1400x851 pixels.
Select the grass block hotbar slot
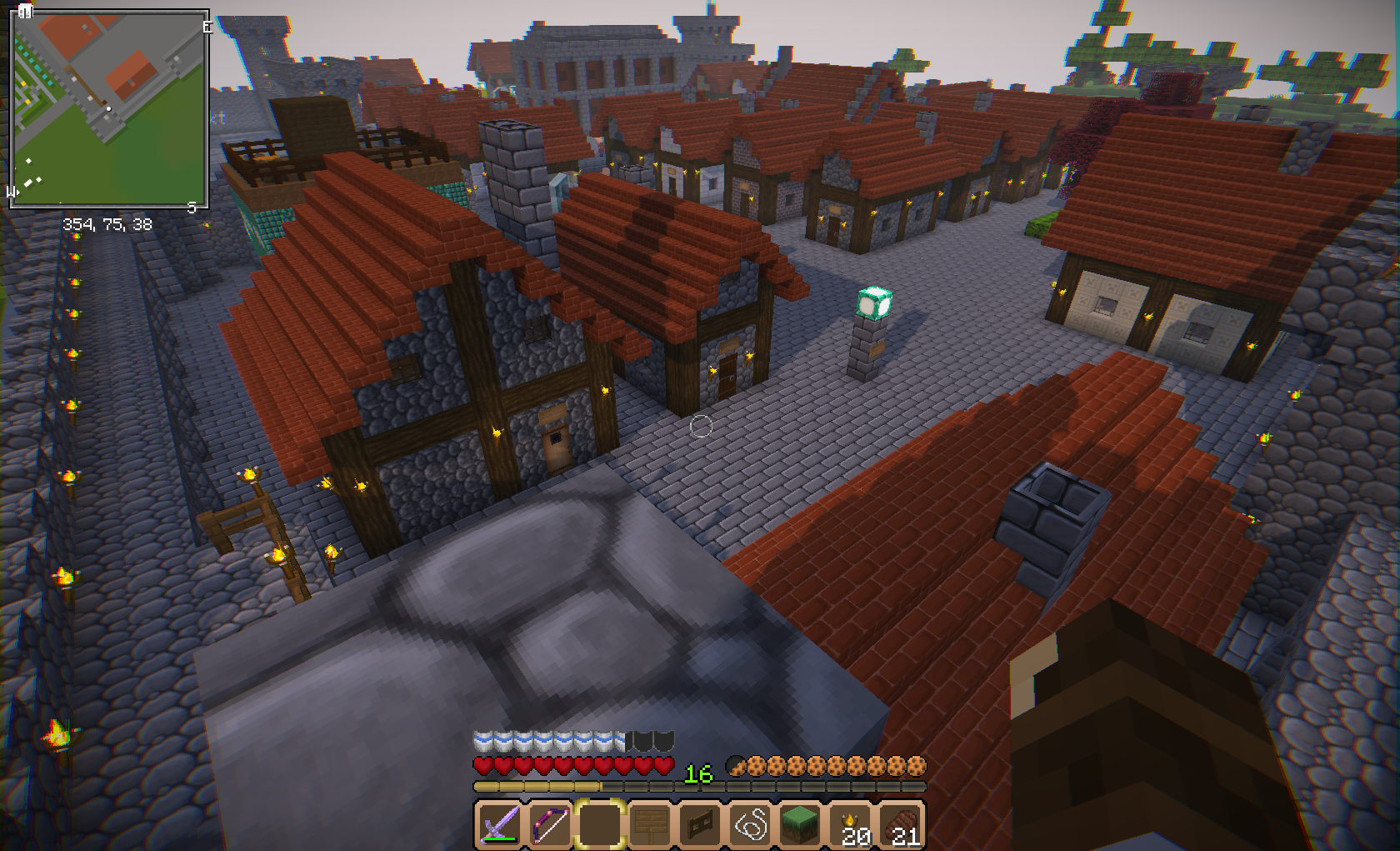[801, 824]
